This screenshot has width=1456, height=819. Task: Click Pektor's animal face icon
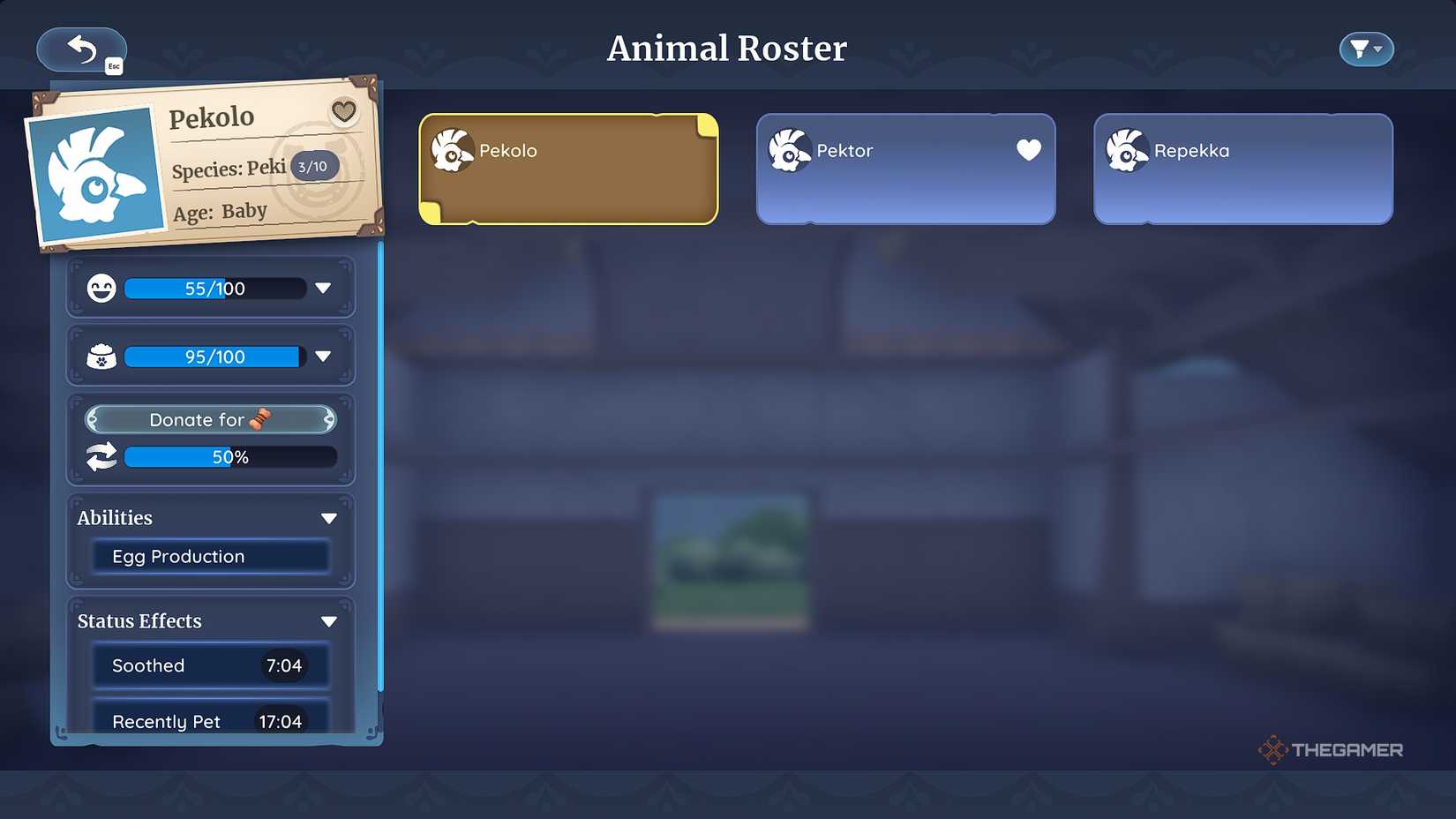(788, 150)
